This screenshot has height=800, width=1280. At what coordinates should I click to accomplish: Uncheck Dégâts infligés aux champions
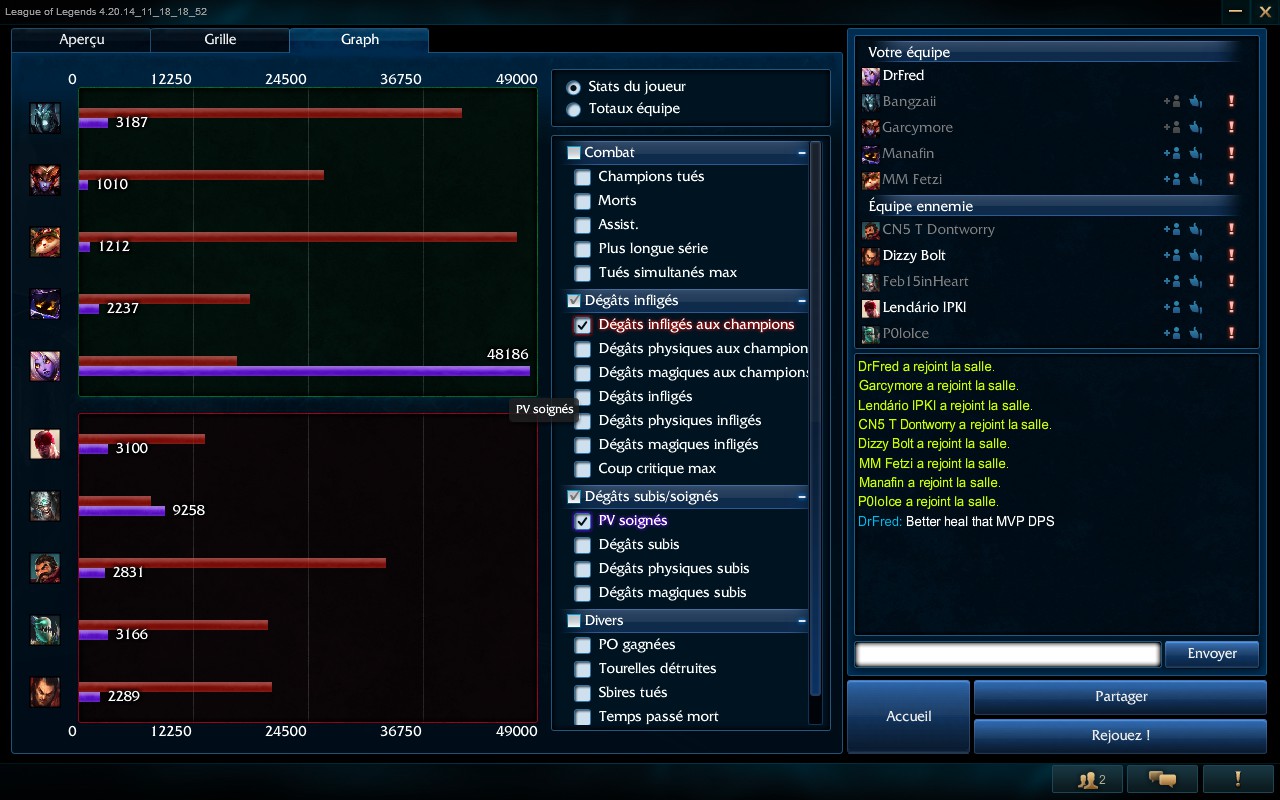tap(582, 325)
